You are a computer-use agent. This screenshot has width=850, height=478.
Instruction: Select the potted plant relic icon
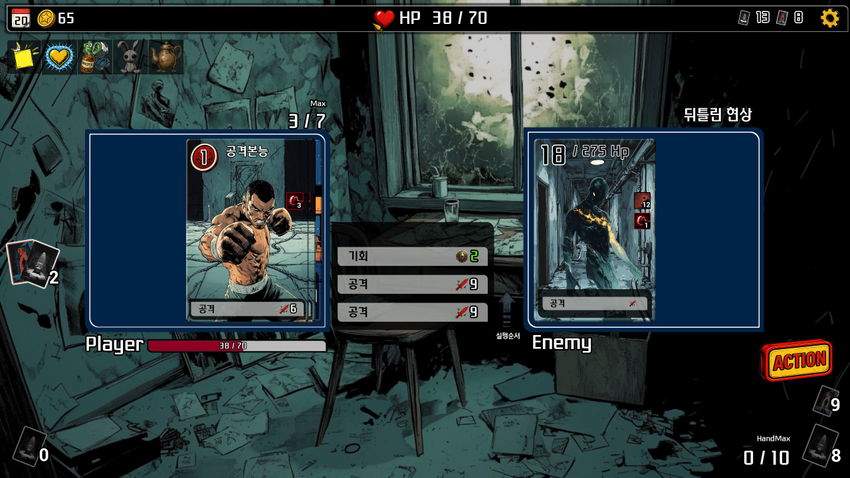tap(95, 57)
